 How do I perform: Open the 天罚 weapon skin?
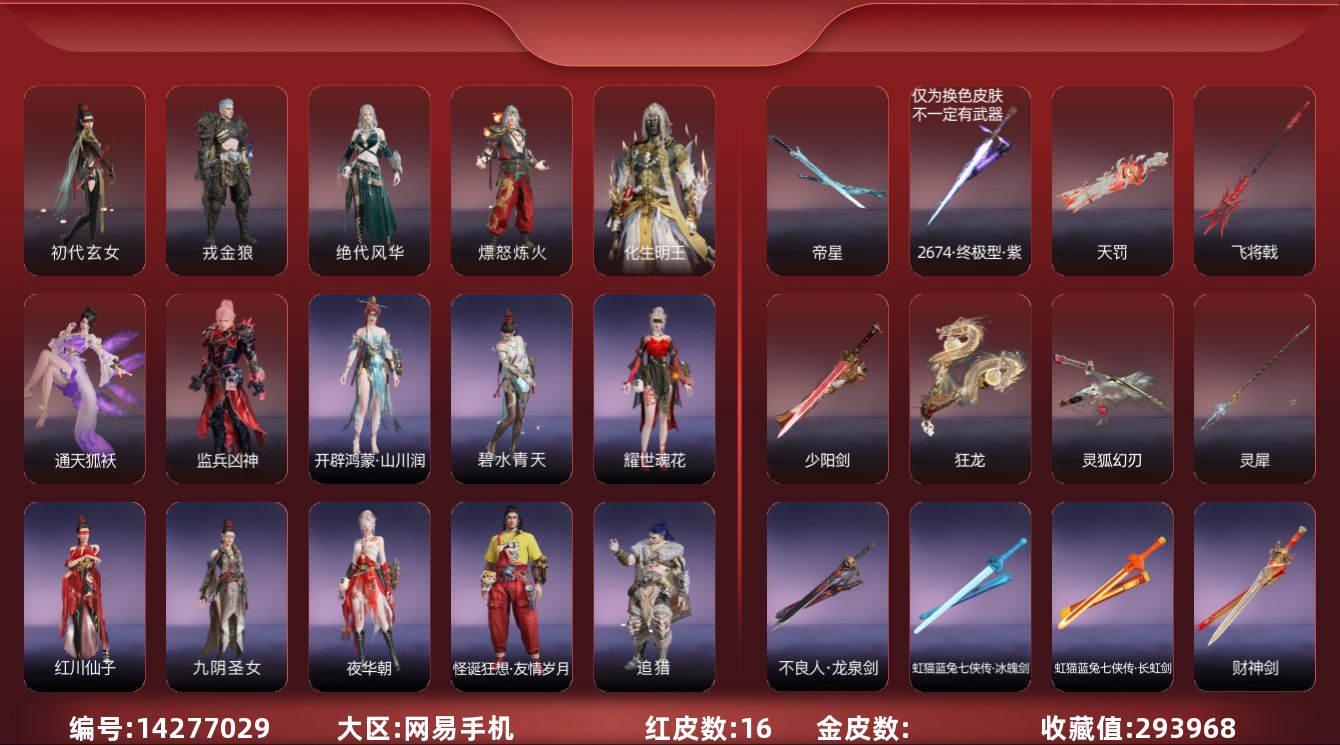tap(1111, 180)
